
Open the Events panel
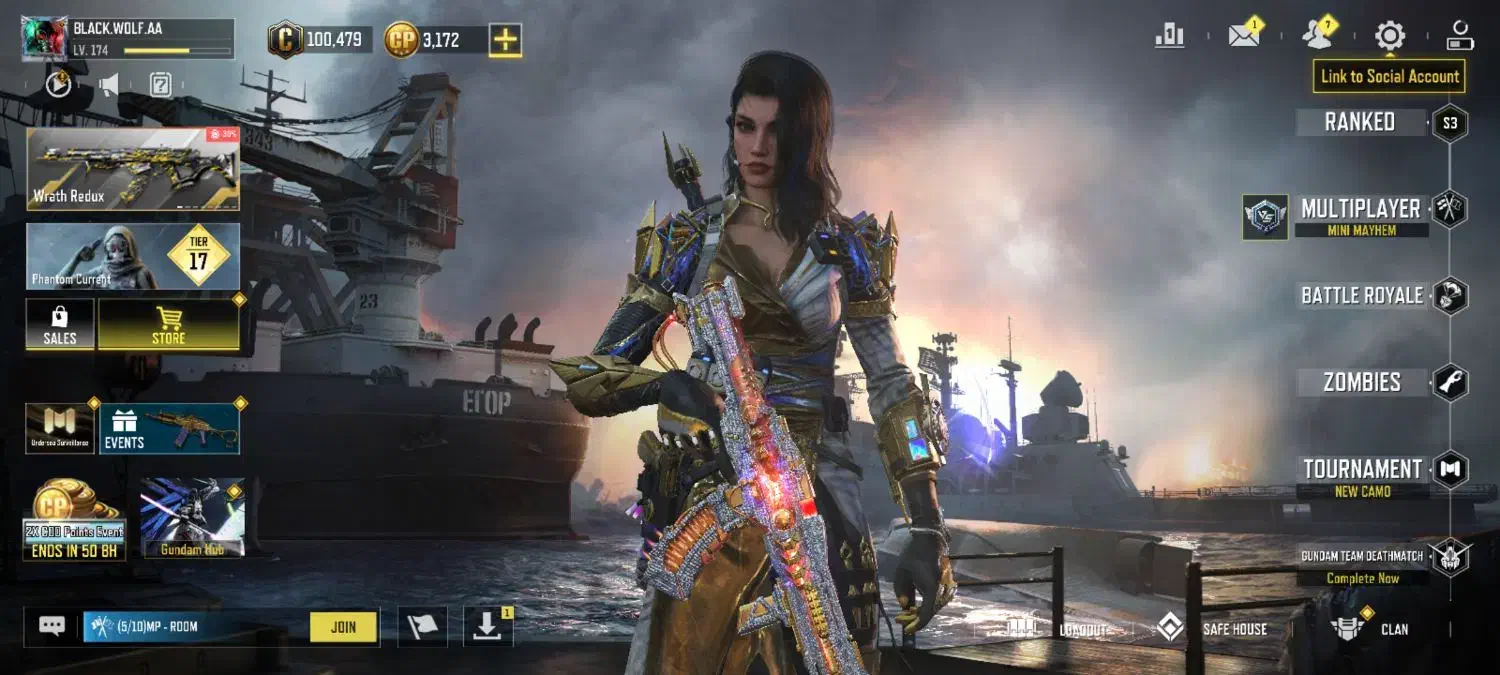click(168, 428)
